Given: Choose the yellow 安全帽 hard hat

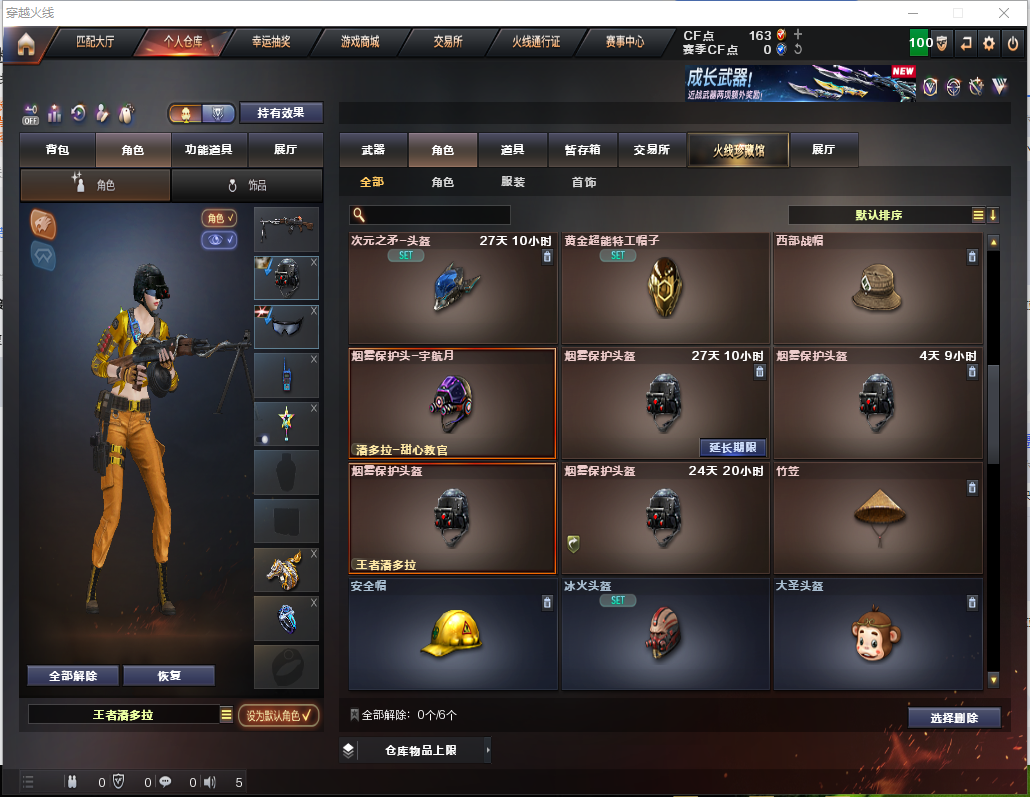Looking at the screenshot, I should 452,634.
